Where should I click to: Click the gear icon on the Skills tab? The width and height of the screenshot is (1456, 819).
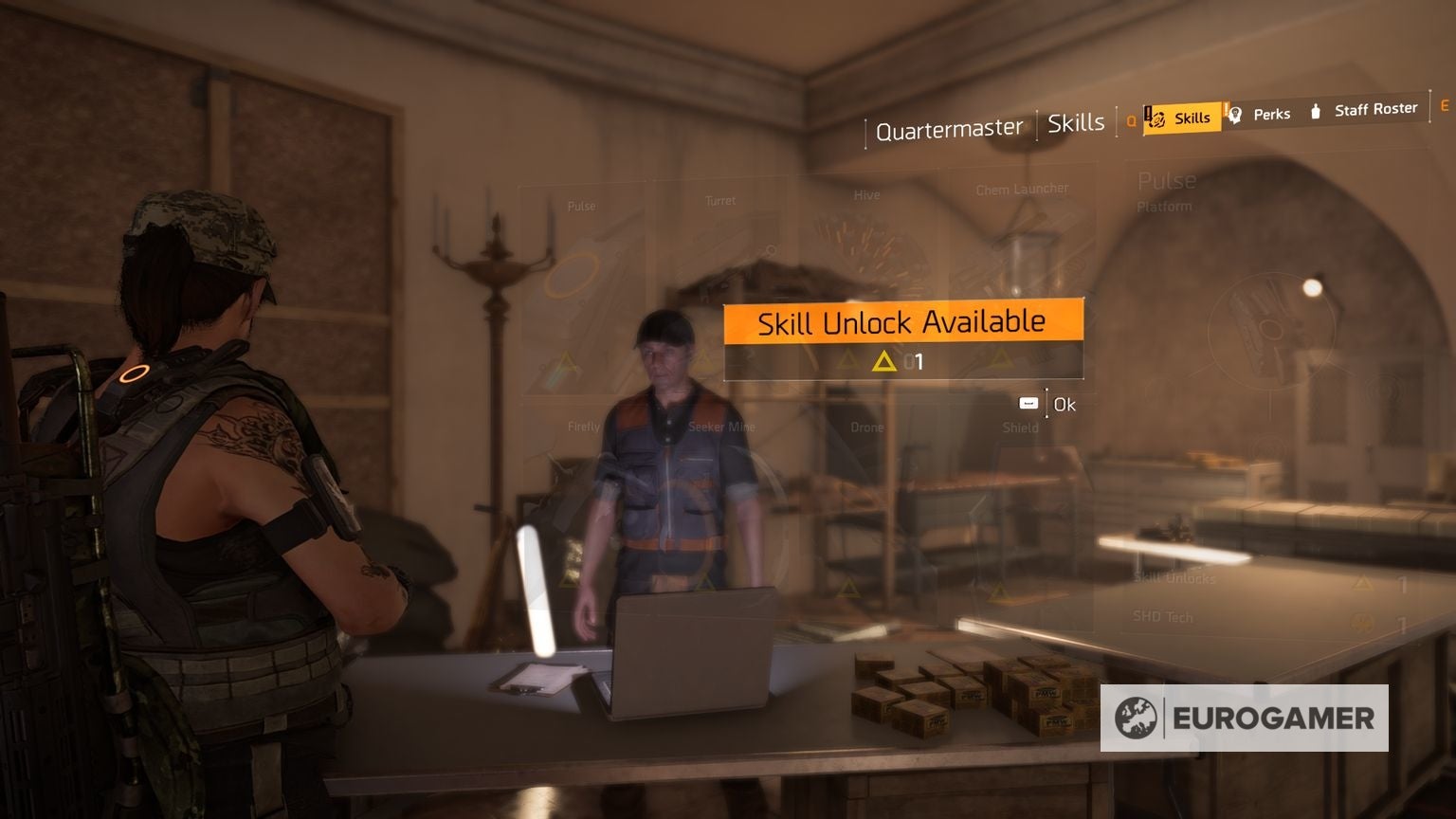point(1158,118)
